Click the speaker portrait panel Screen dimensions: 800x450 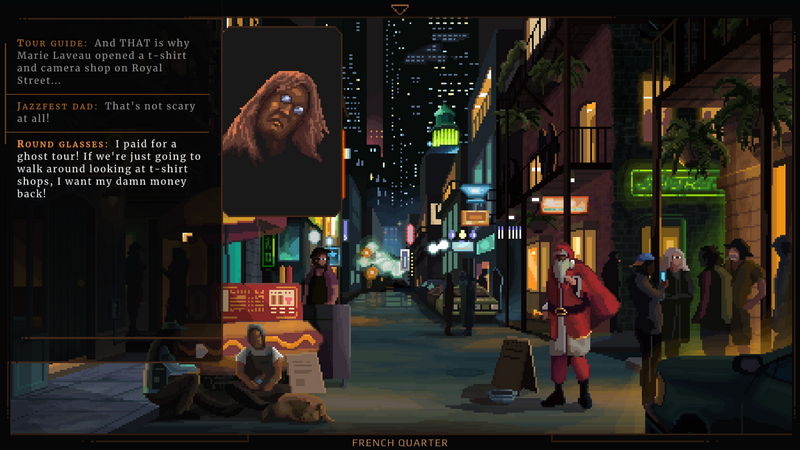point(281,120)
